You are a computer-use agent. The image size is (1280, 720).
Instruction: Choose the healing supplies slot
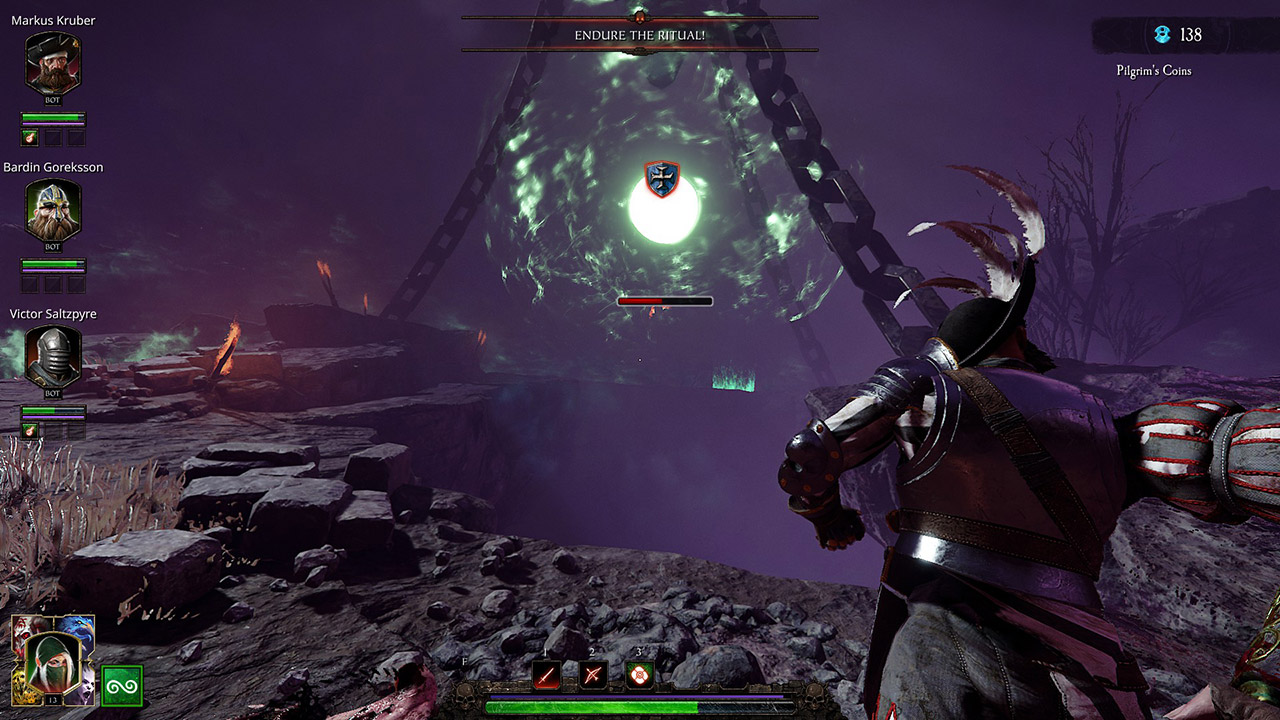pos(640,675)
